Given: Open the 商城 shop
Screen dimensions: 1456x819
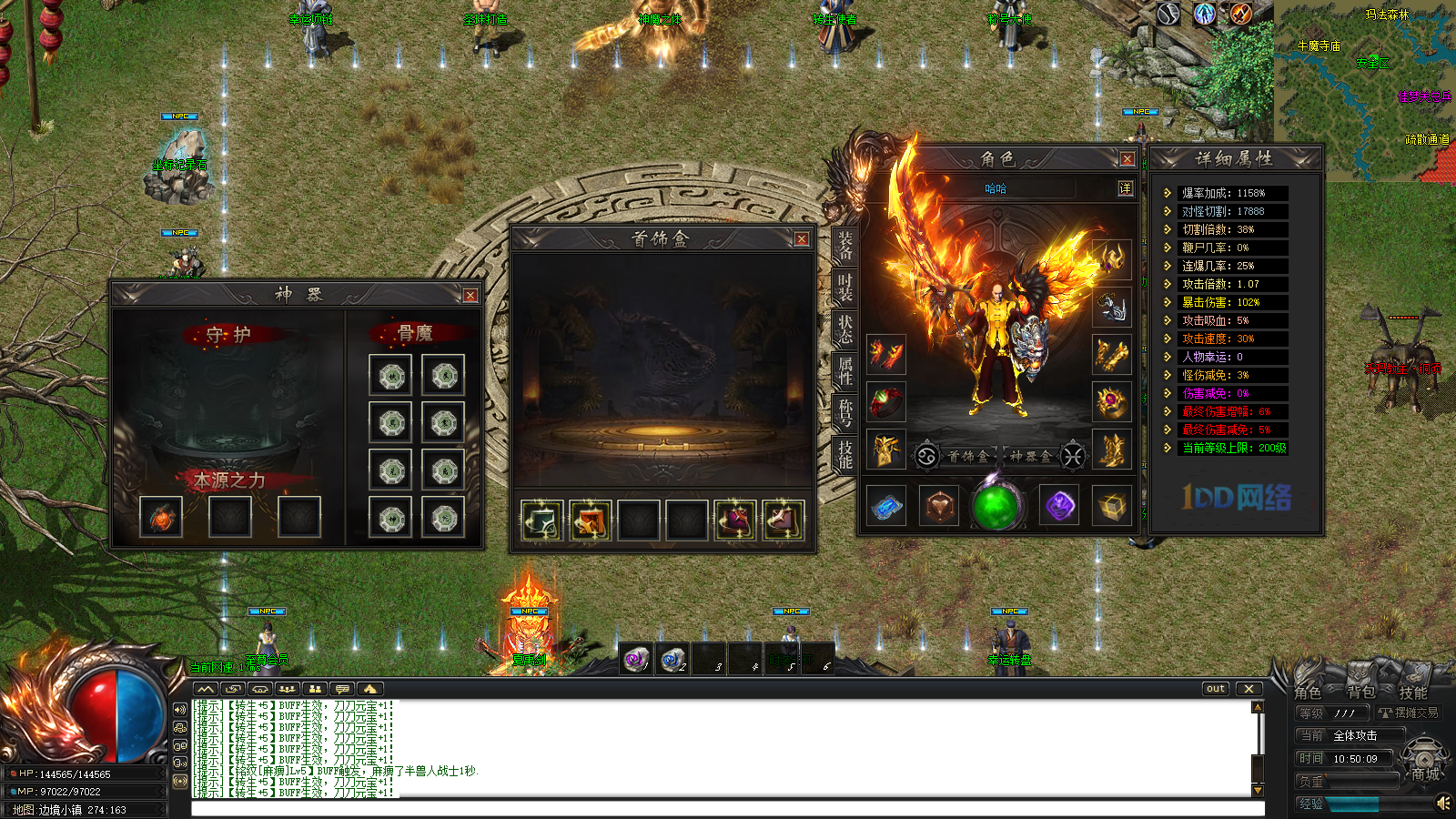Looking at the screenshot, I should pyautogui.click(x=1425, y=774).
